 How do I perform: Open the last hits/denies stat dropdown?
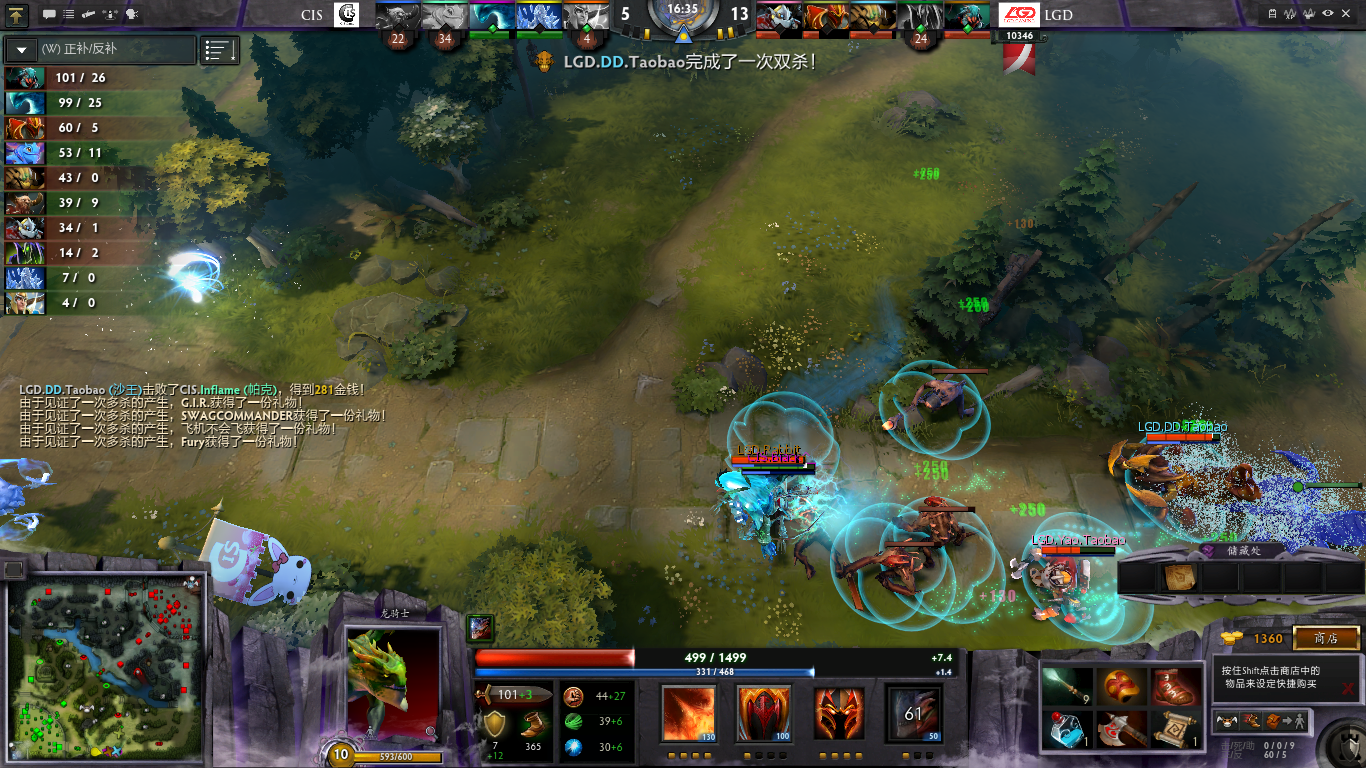click(22, 50)
